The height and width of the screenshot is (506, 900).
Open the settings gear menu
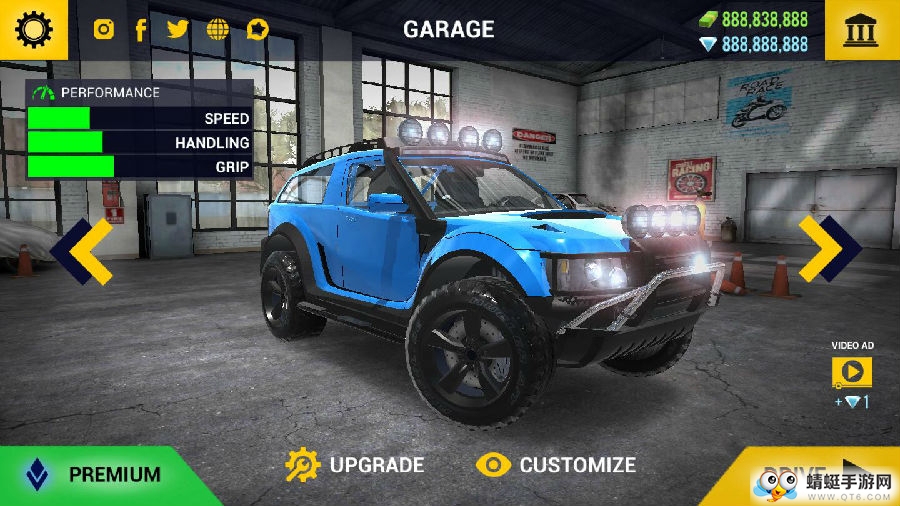pyautogui.click(x=33, y=29)
